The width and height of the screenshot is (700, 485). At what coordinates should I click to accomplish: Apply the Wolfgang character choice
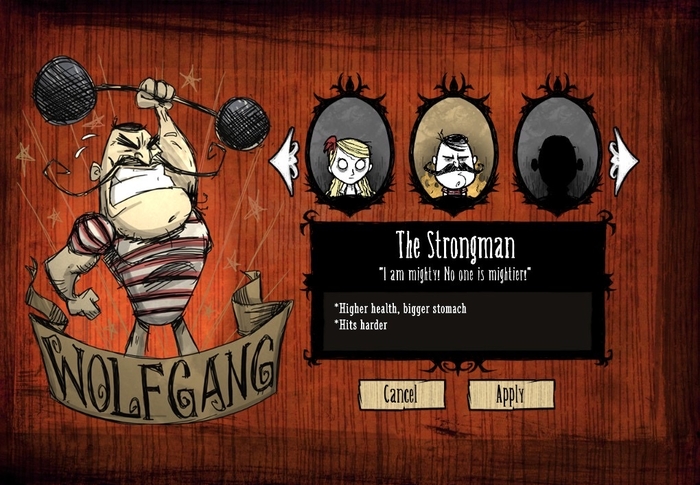click(x=510, y=394)
